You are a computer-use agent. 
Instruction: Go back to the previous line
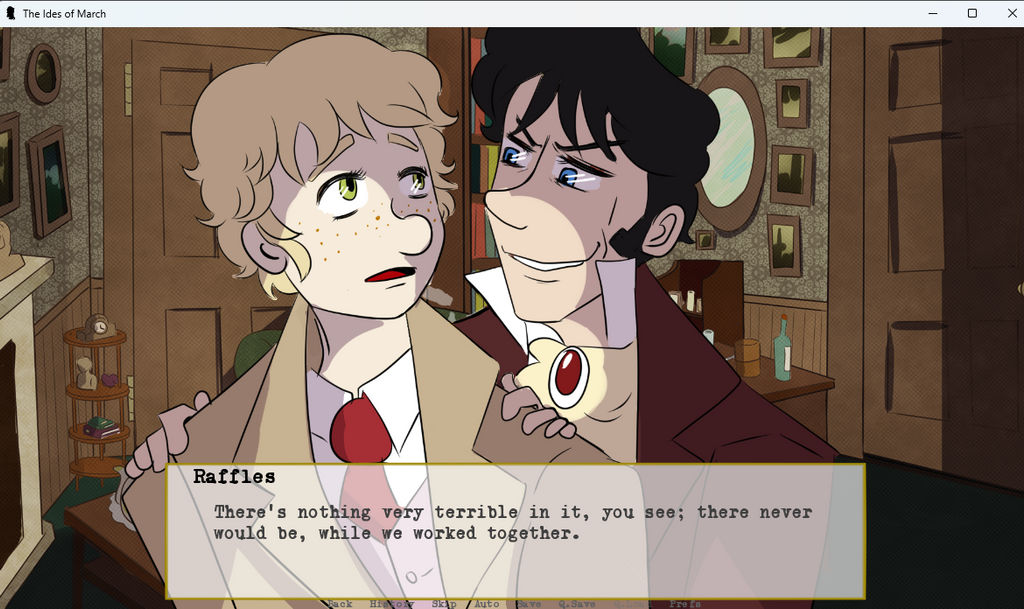pyautogui.click(x=340, y=603)
